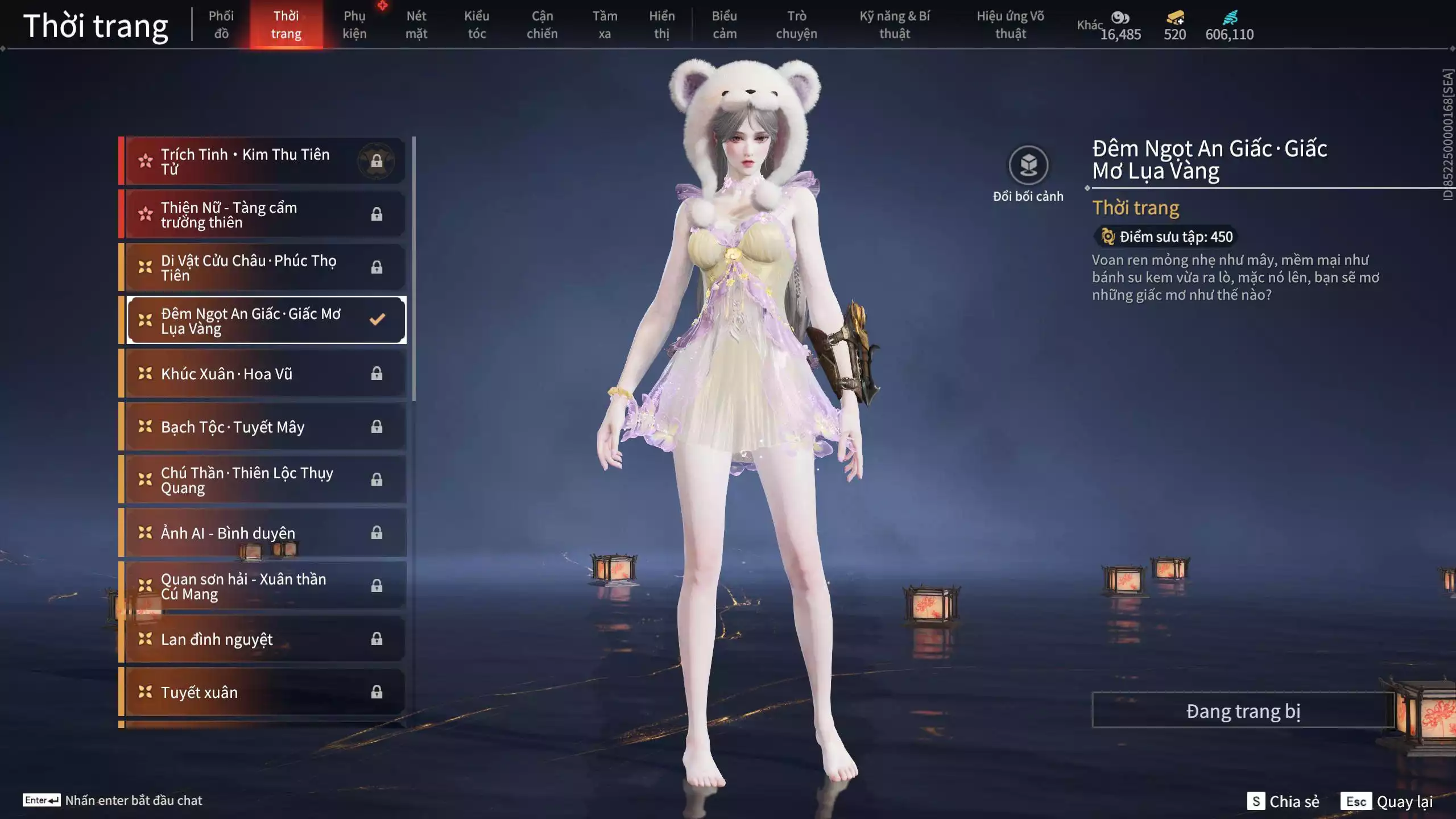Select the Nét mặt tab

point(416,24)
